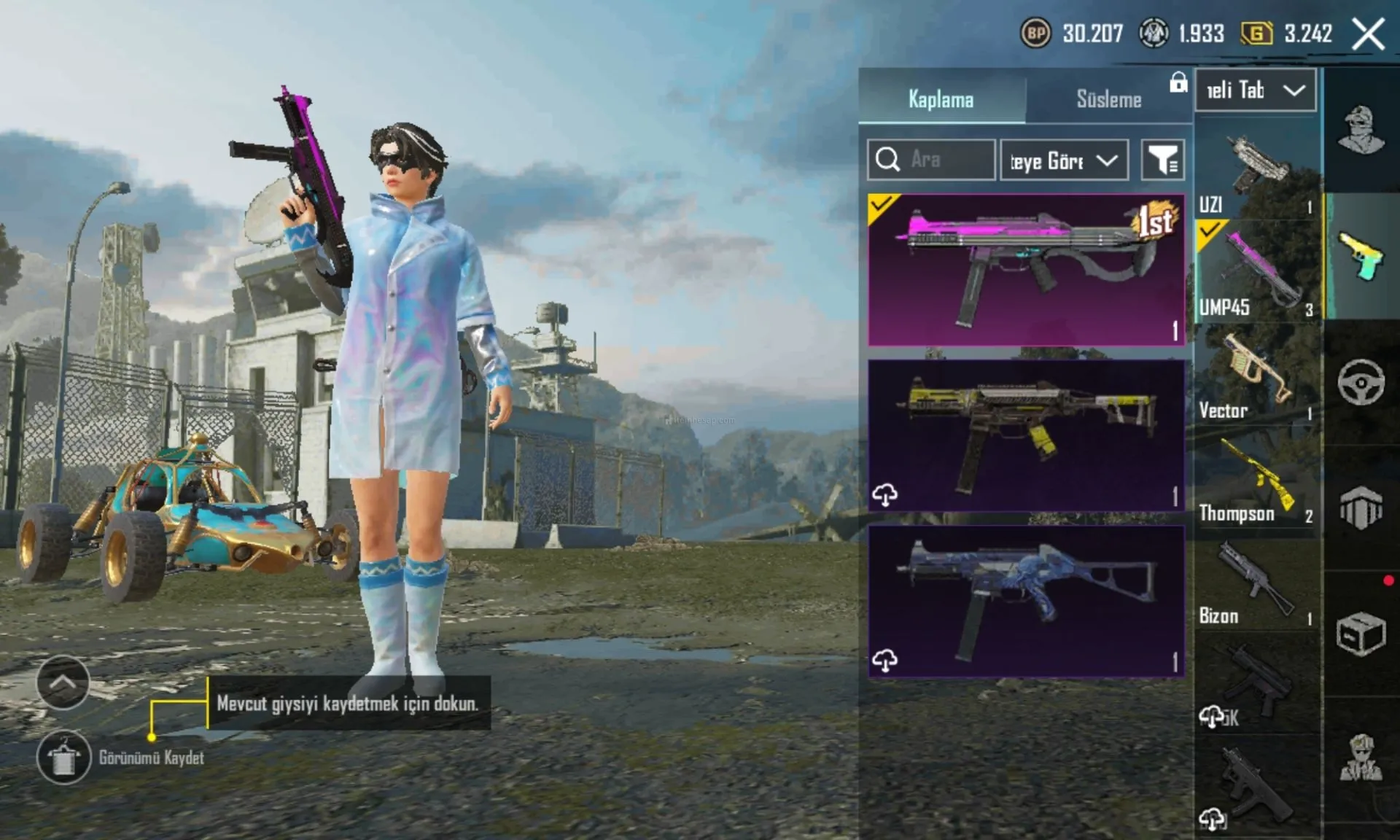1400x840 pixels.
Task: Tap the Görünümü Kaydet hanger button
Action: [x=64, y=757]
